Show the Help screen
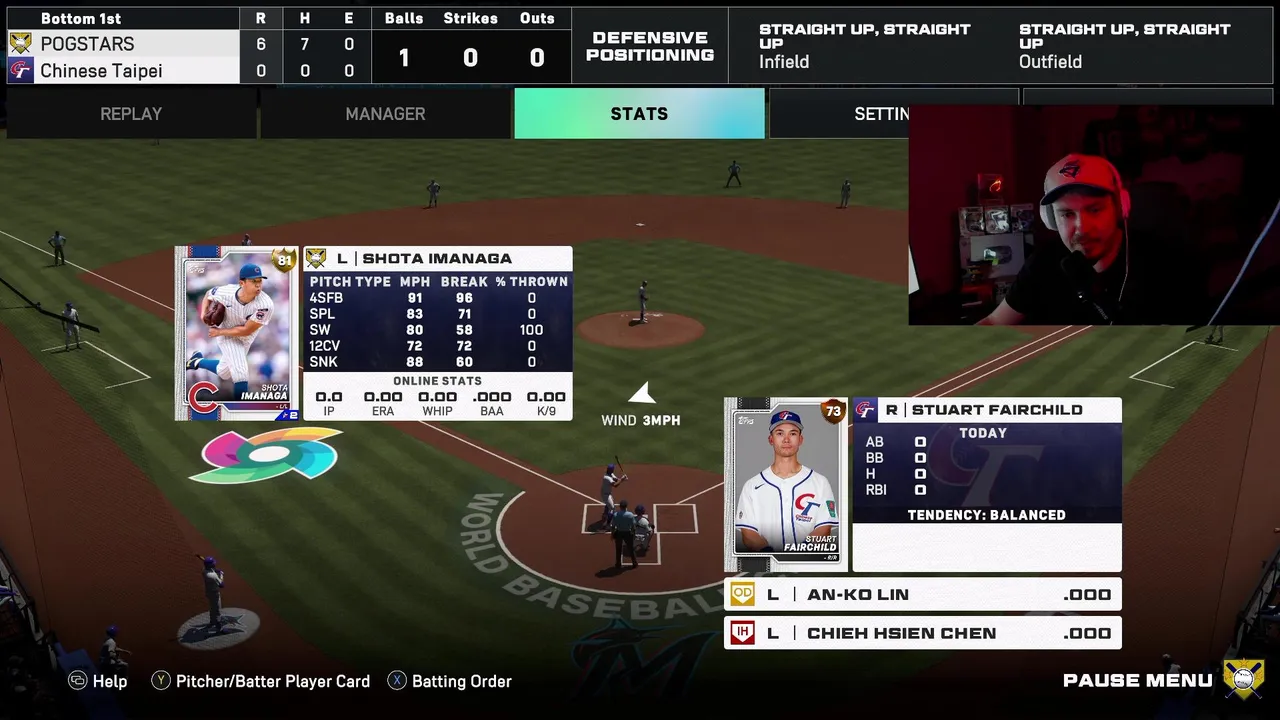This screenshot has width=1280, height=720. pos(98,681)
